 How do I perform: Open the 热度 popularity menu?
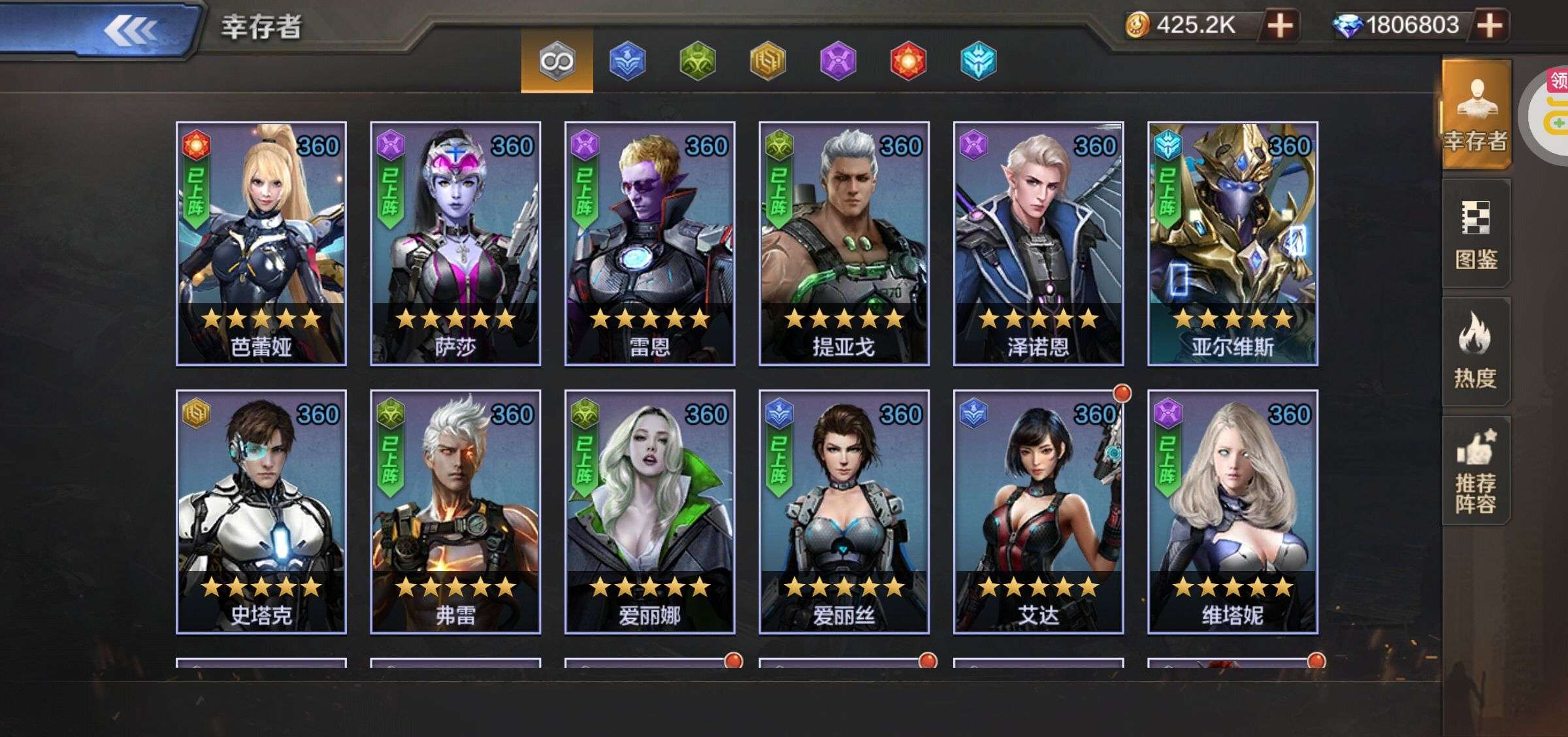(x=1476, y=352)
